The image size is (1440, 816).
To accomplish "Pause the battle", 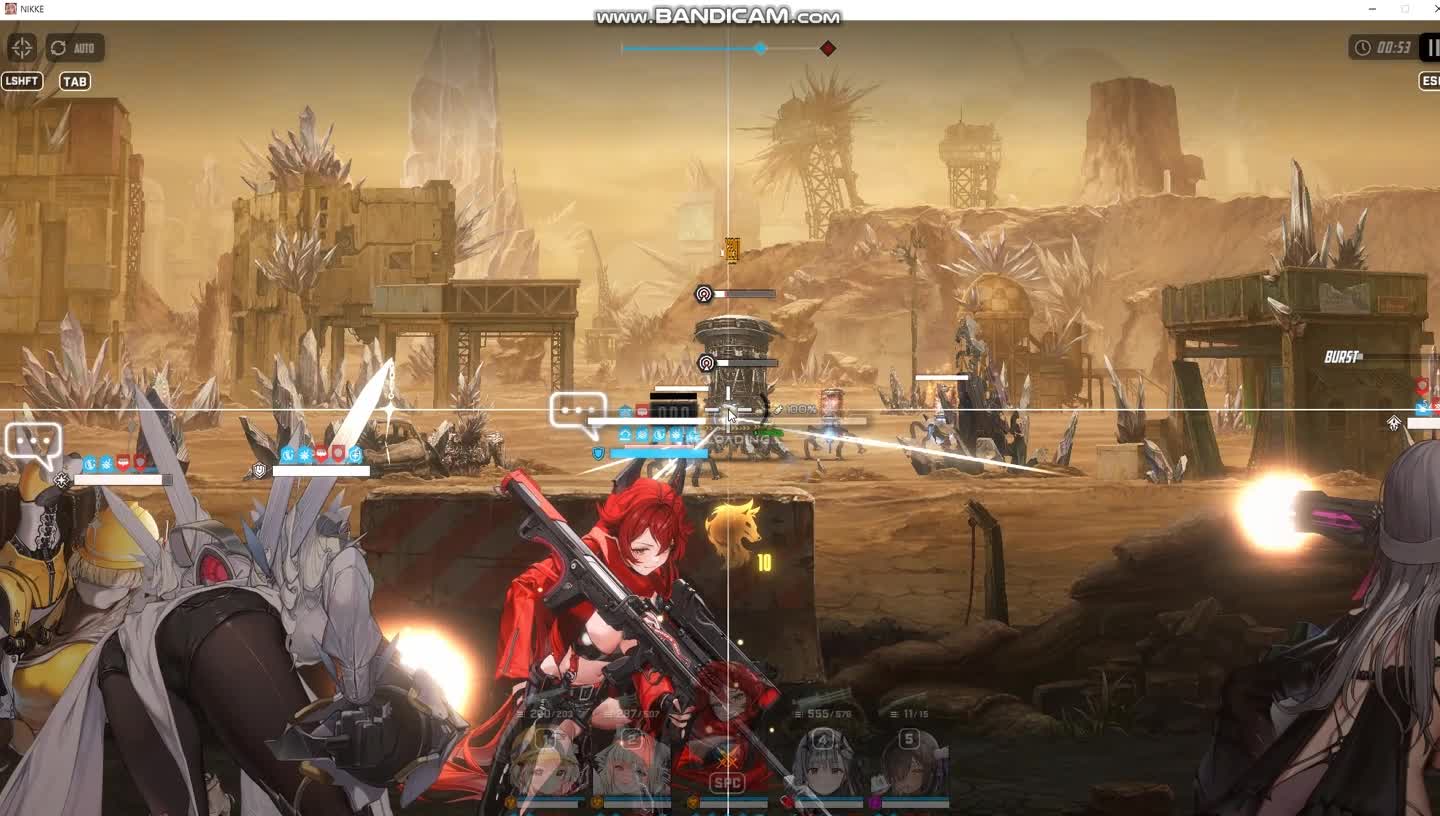I will click(x=1432, y=47).
